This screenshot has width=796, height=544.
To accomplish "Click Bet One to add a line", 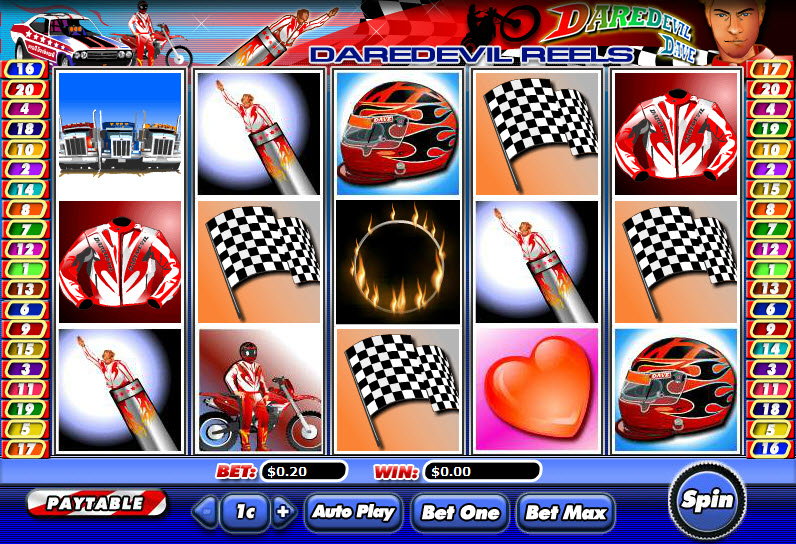I will [459, 513].
